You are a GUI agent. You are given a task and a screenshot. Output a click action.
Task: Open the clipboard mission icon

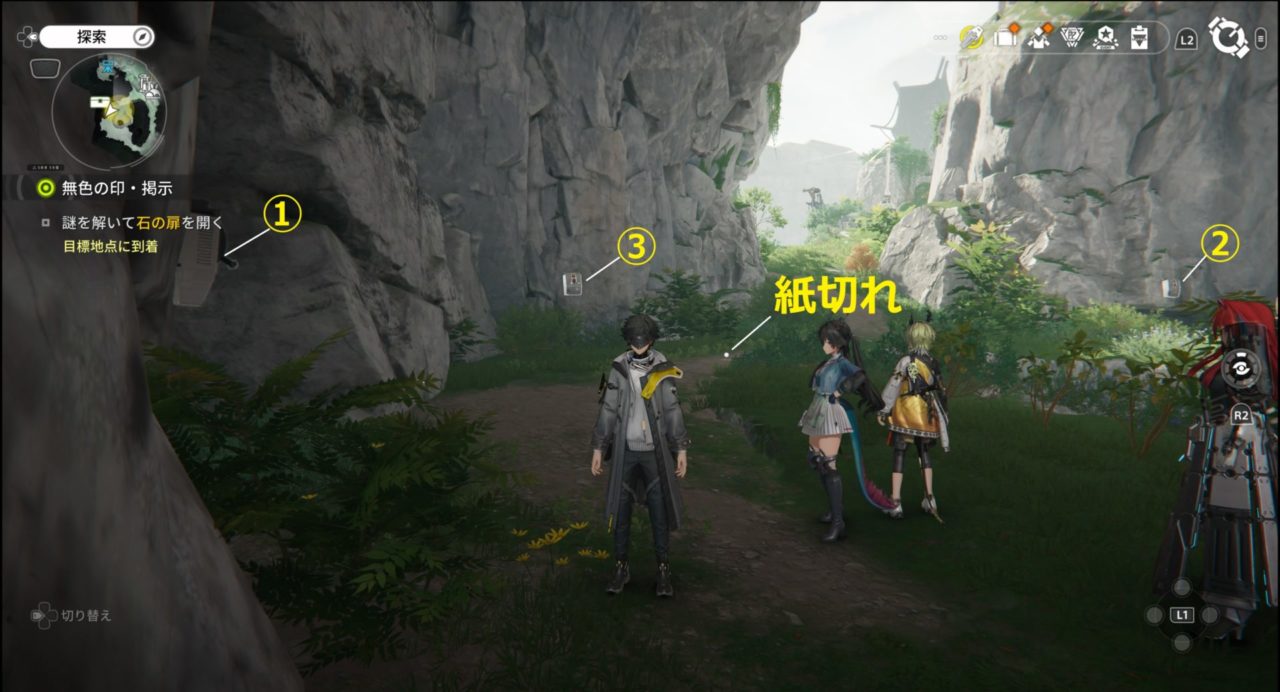(x=1138, y=38)
